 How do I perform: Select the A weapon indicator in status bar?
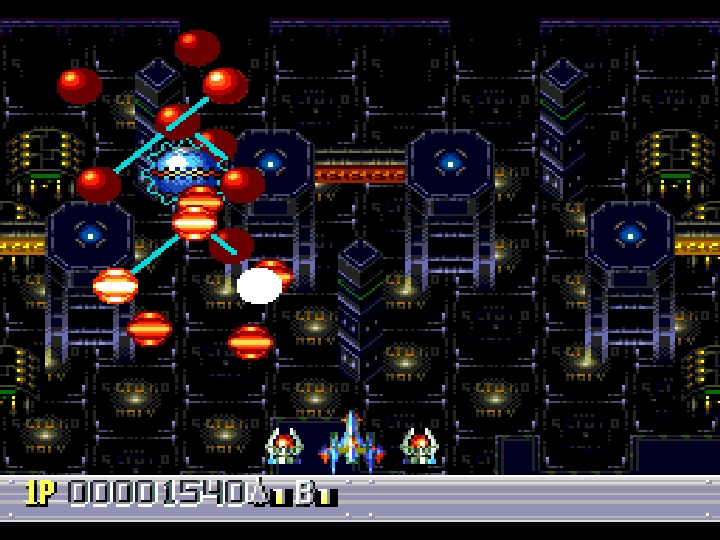262,492
